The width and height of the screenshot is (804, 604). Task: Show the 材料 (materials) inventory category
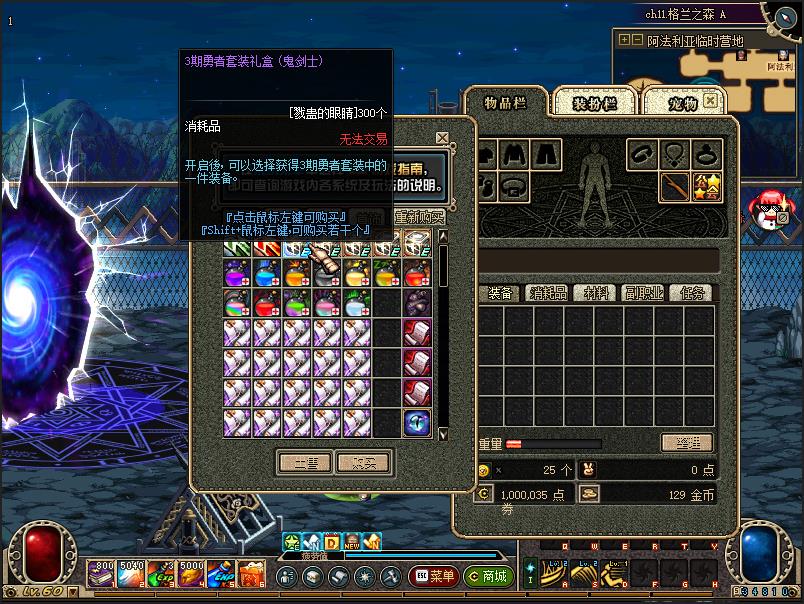click(x=597, y=293)
